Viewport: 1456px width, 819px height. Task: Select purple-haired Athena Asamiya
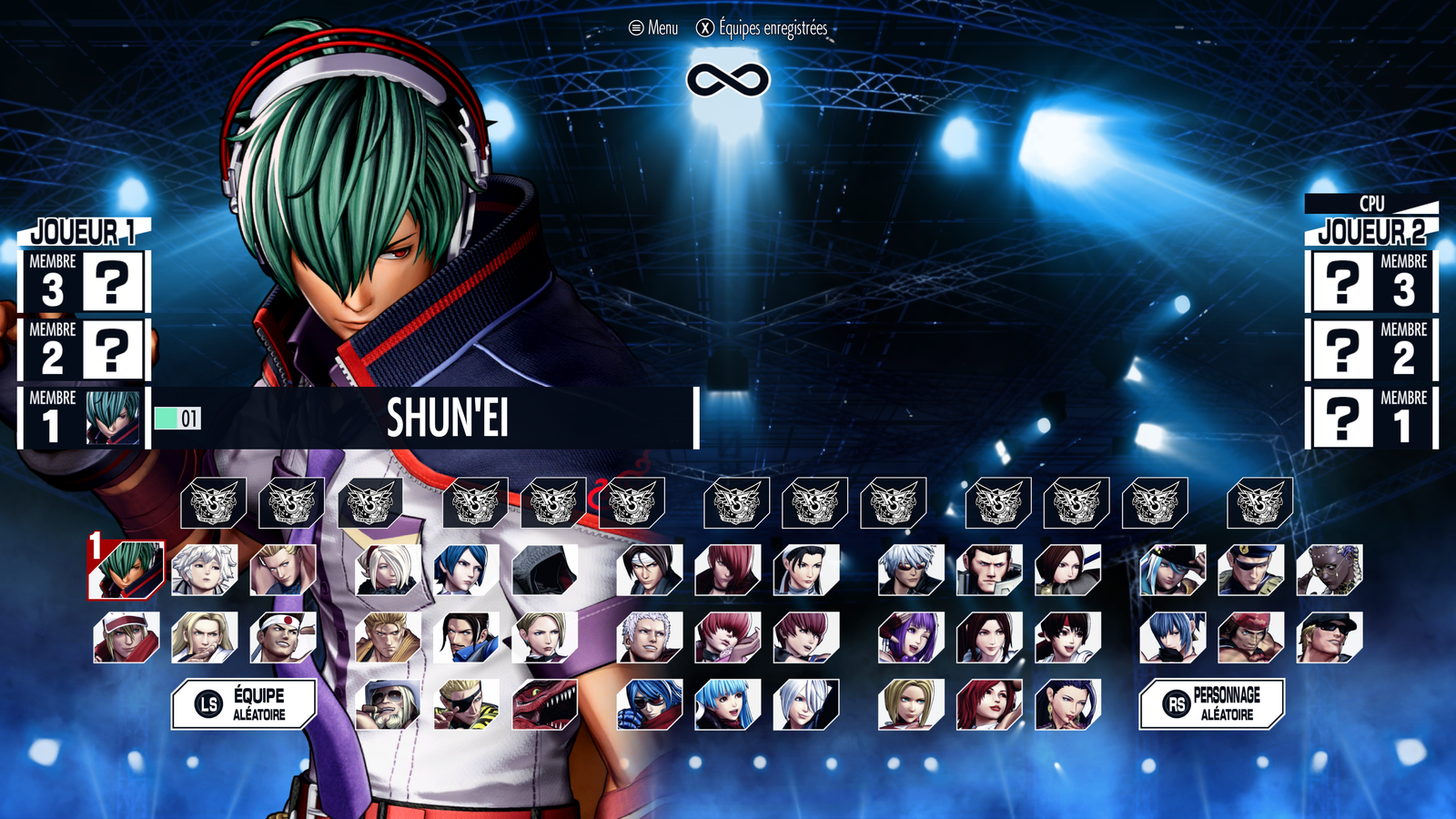(911, 637)
